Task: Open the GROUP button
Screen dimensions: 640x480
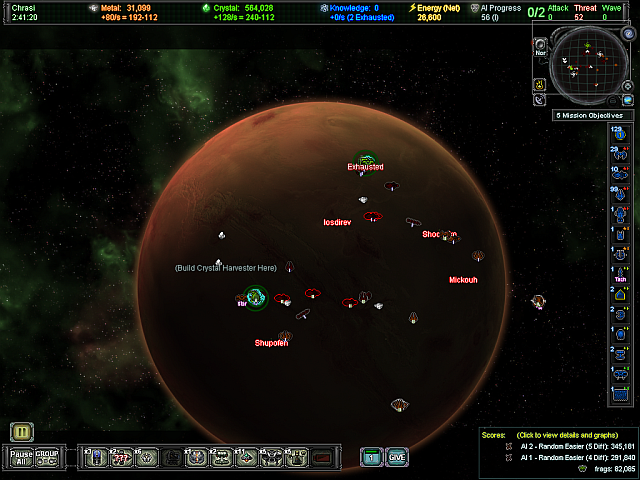Action: coord(47,457)
